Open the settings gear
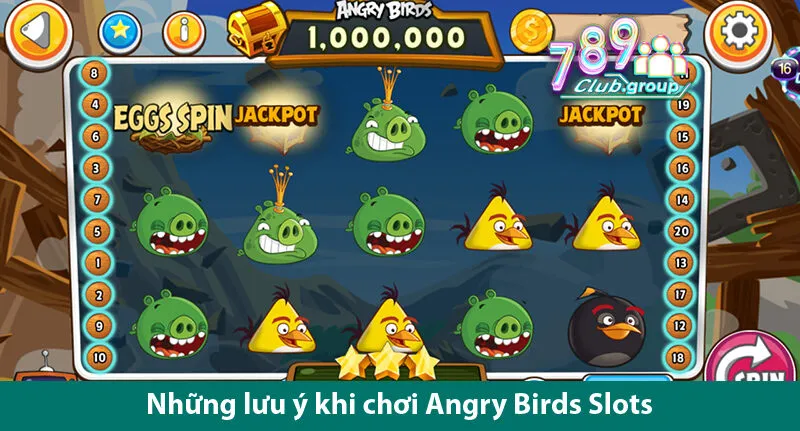Screen dimensions: 800x431 click(738, 32)
